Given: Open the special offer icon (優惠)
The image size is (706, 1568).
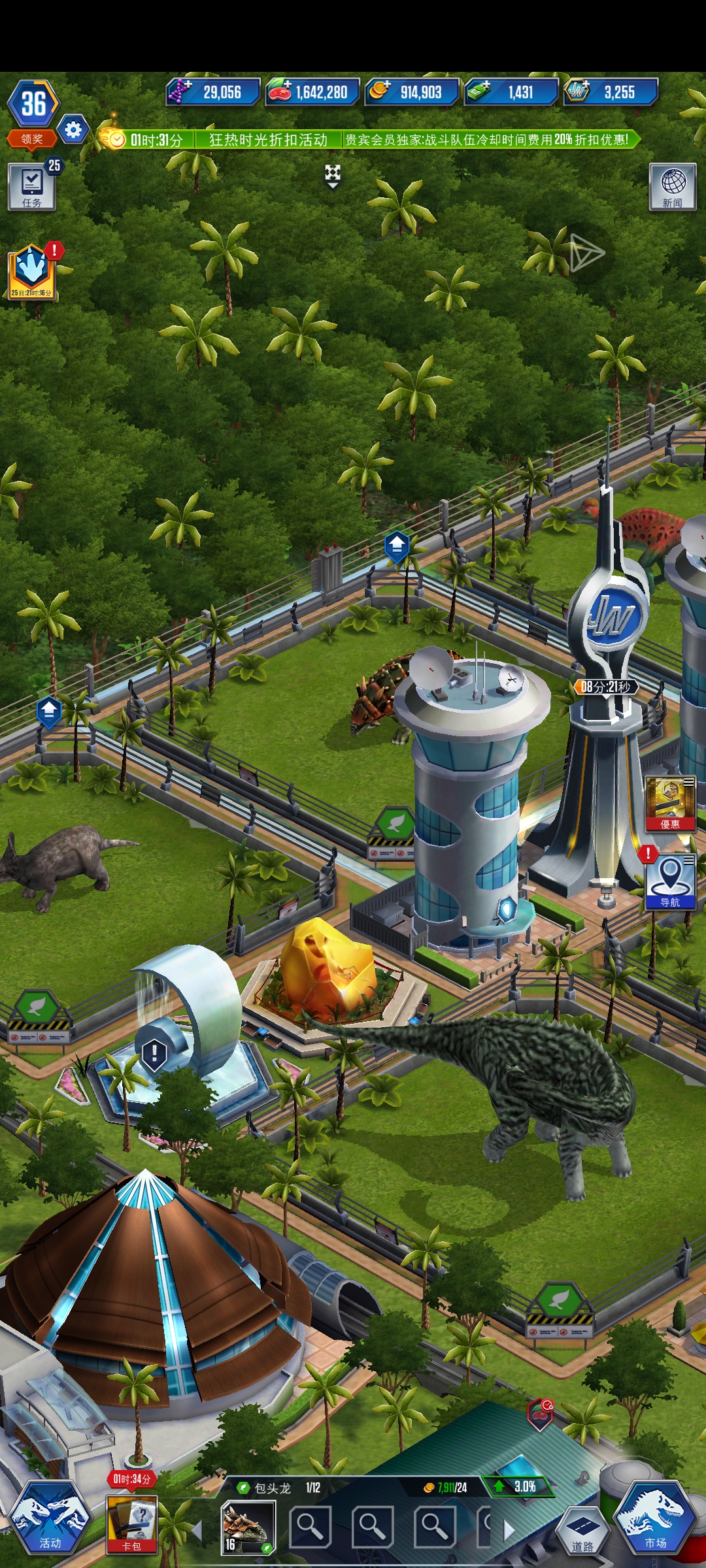Looking at the screenshot, I should [x=670, y=804].
